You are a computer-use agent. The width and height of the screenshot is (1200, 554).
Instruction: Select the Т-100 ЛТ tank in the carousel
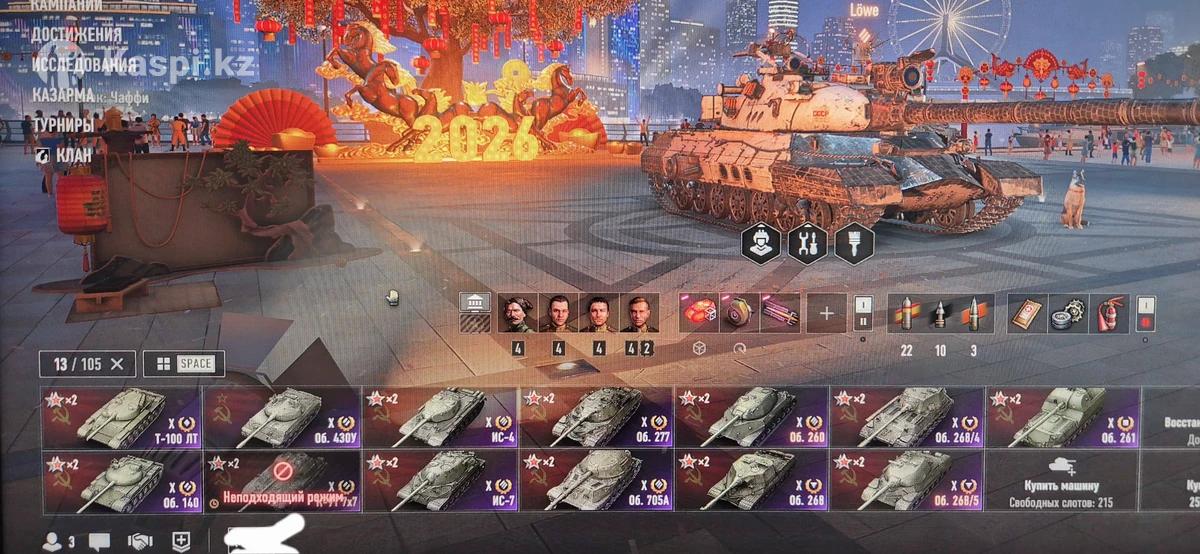pos(121,416)
